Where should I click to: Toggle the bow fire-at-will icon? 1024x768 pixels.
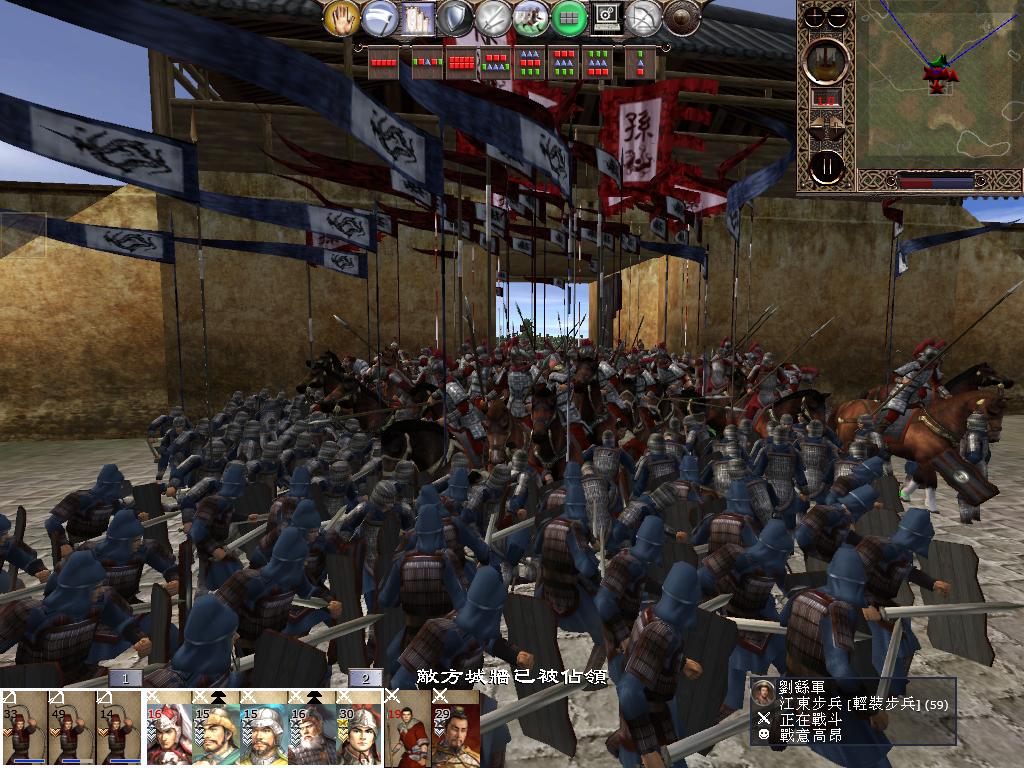click(x=645, y=17)
